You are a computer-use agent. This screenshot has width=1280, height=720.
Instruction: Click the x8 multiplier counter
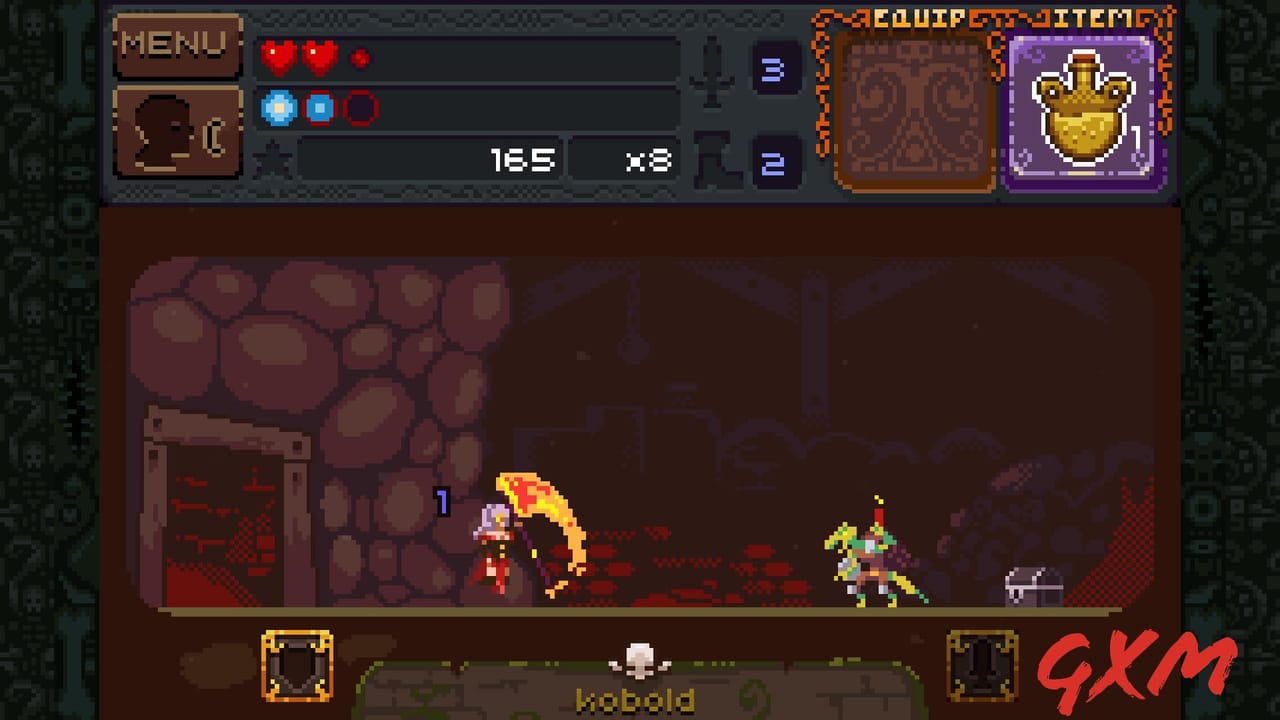(x=648, y=160)
